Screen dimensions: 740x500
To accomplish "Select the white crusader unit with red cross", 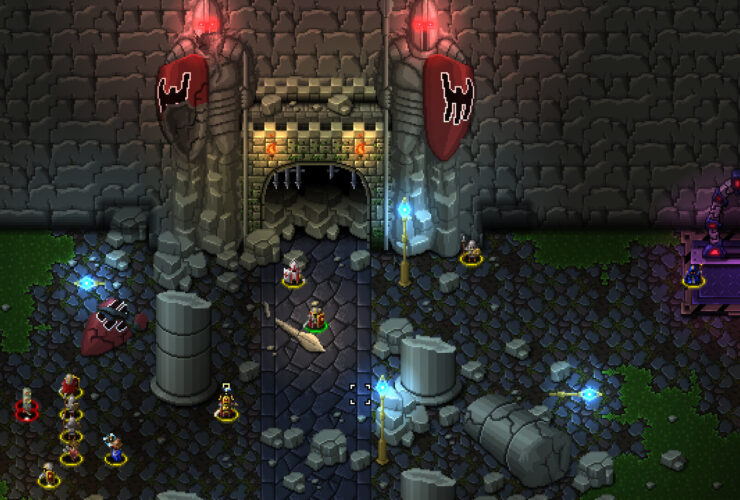I will click(293, 271).
